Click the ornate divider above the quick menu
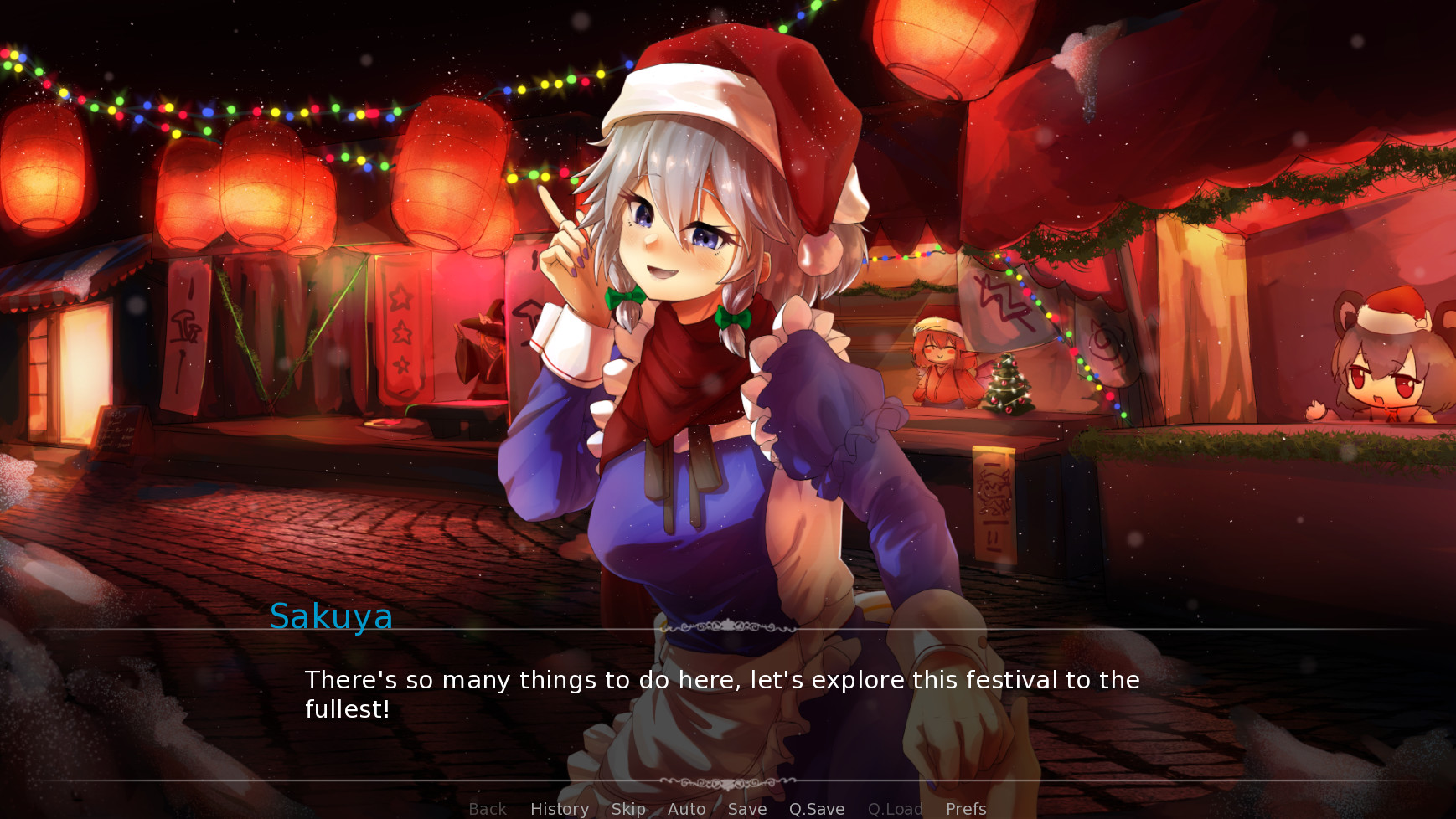Viewport: 1456px width, 819px height. [x=727, y=780]
